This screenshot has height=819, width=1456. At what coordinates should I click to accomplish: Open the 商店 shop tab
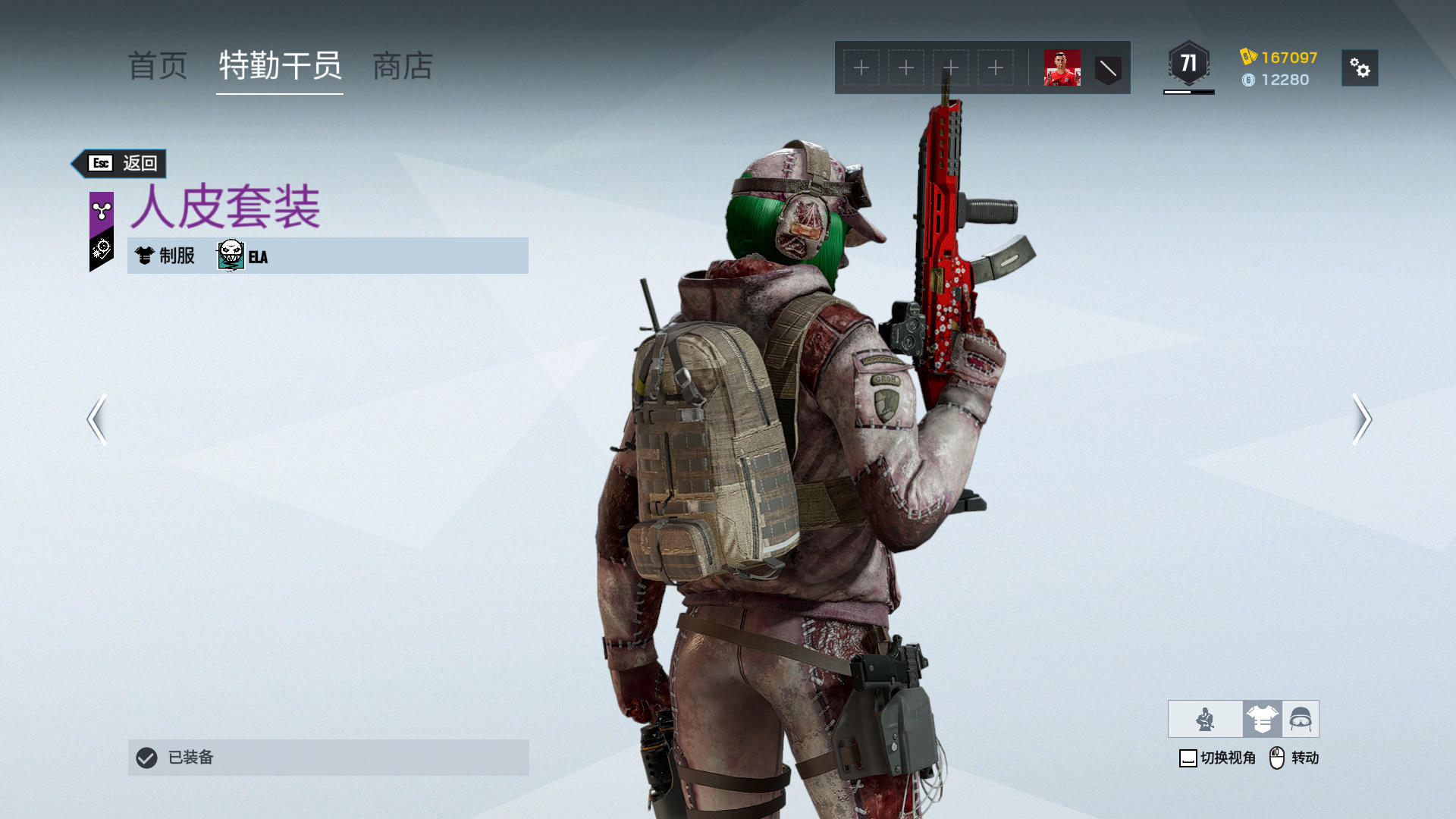[x=403, y=67]
